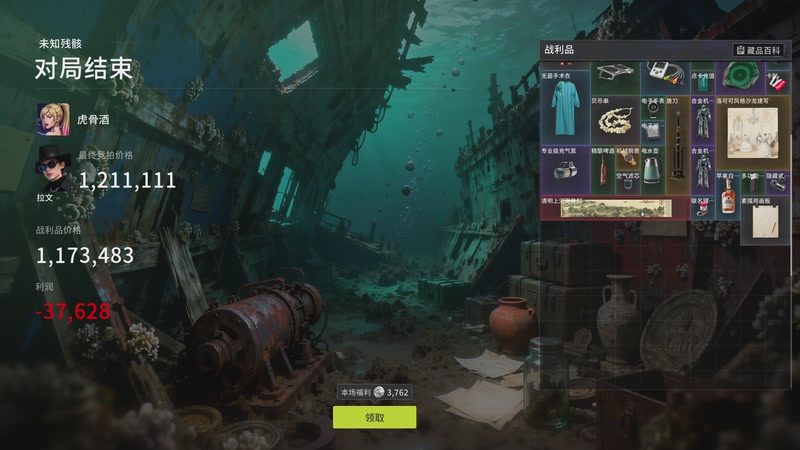Select the electric kettle item

click(x=651, y=172)
